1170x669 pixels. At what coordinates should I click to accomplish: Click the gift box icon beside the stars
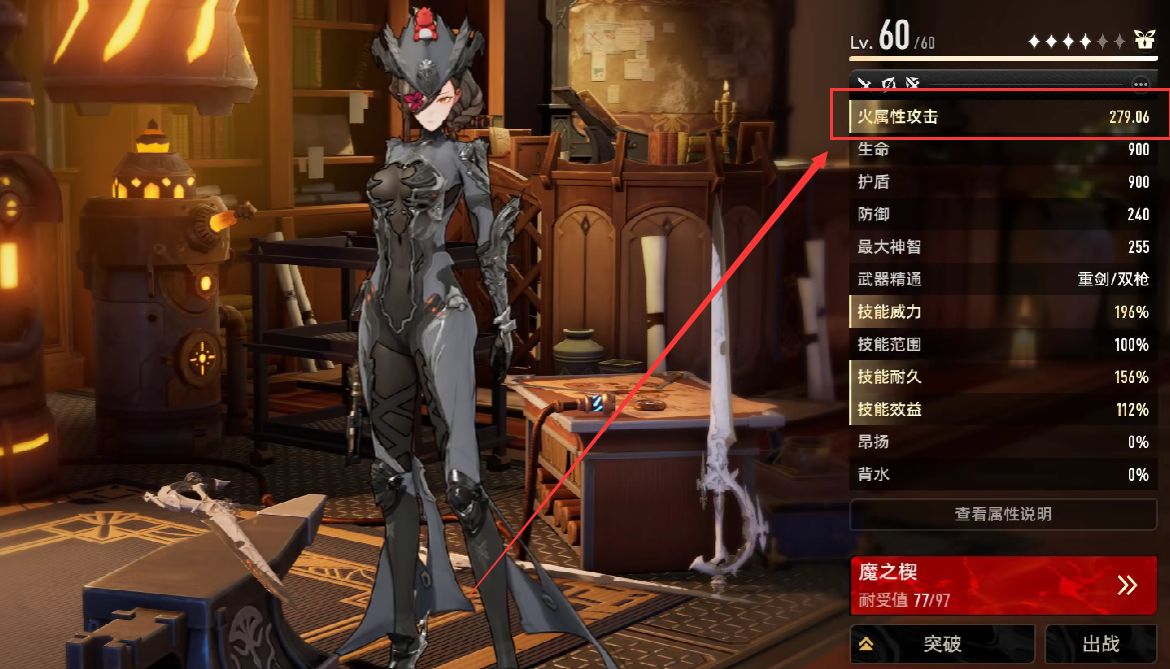click(1144, 41)
